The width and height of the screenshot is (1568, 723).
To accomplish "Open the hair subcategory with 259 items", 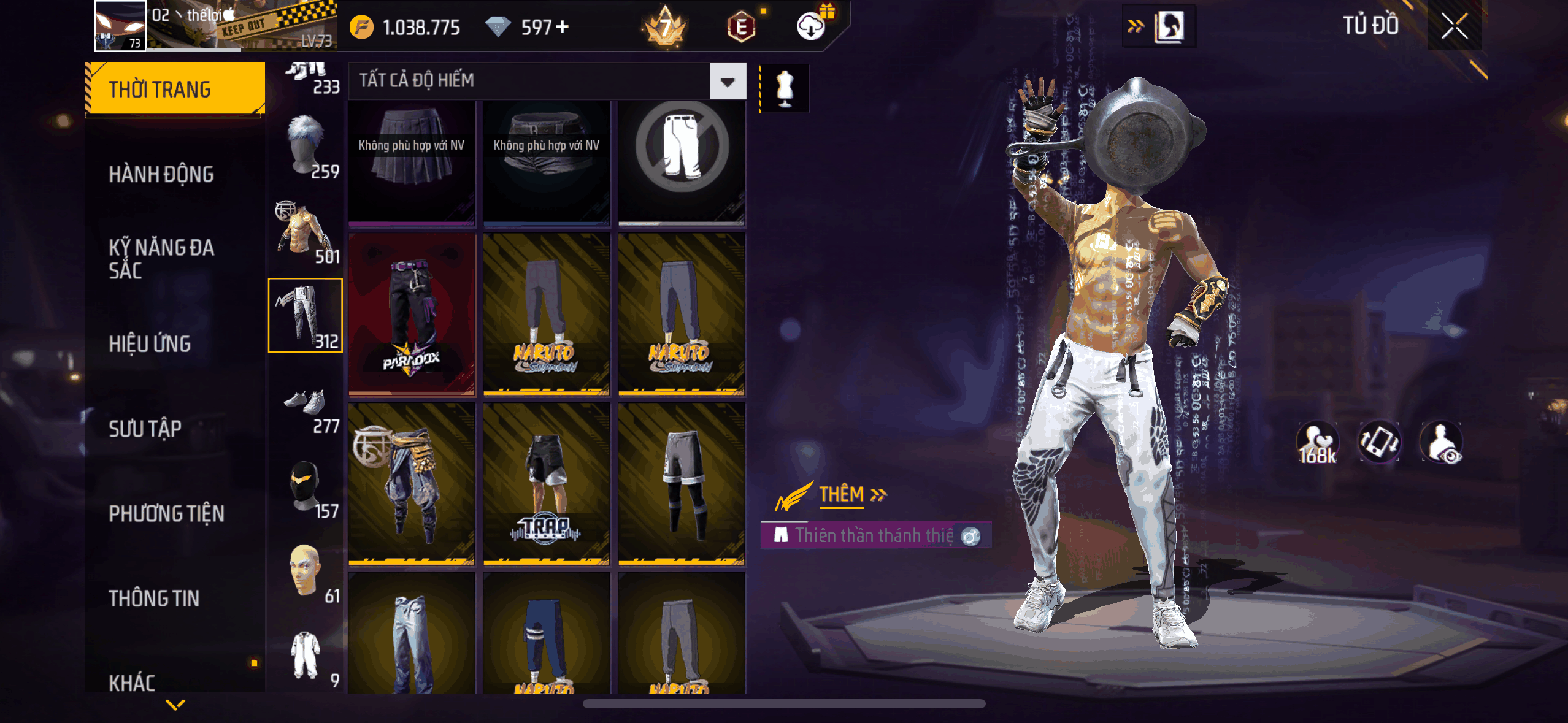I will (x=306, y=147).
